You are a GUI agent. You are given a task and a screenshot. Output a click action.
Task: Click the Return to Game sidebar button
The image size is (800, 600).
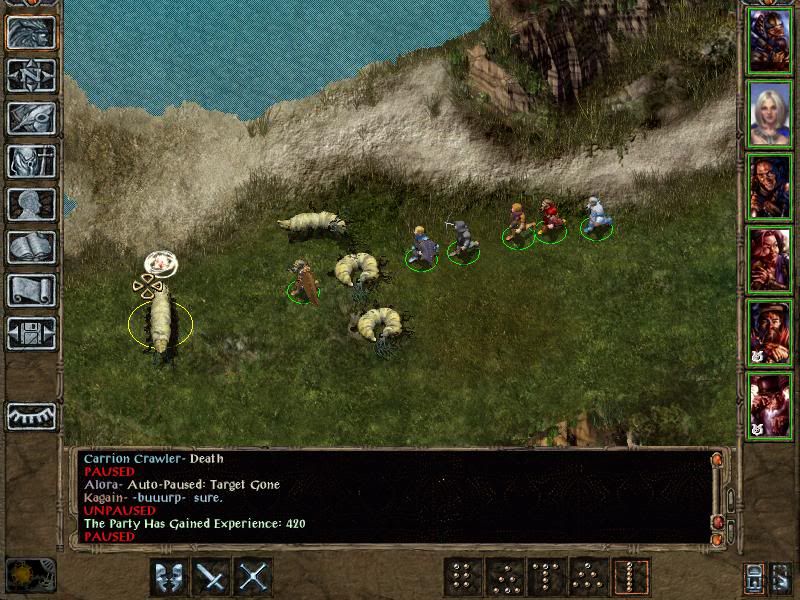[x=31, y=32]
